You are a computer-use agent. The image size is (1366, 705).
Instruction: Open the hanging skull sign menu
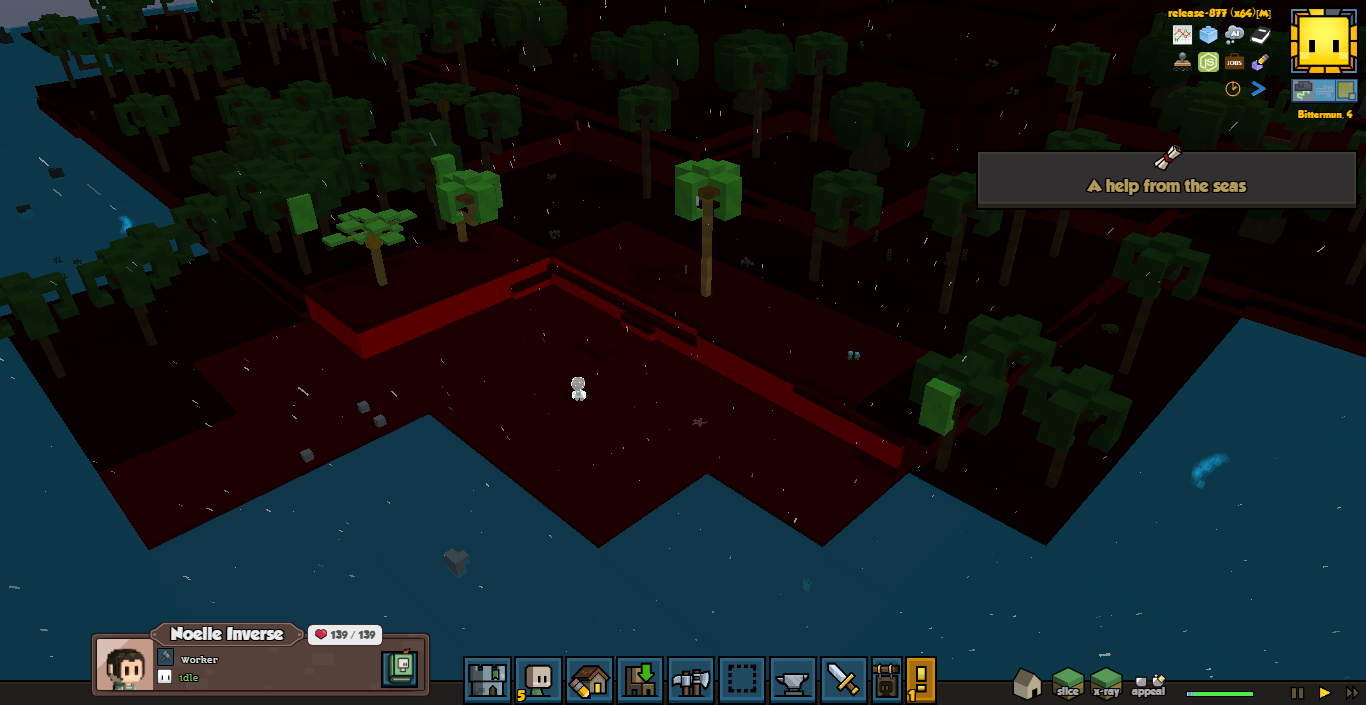click(x=887, y=681)
